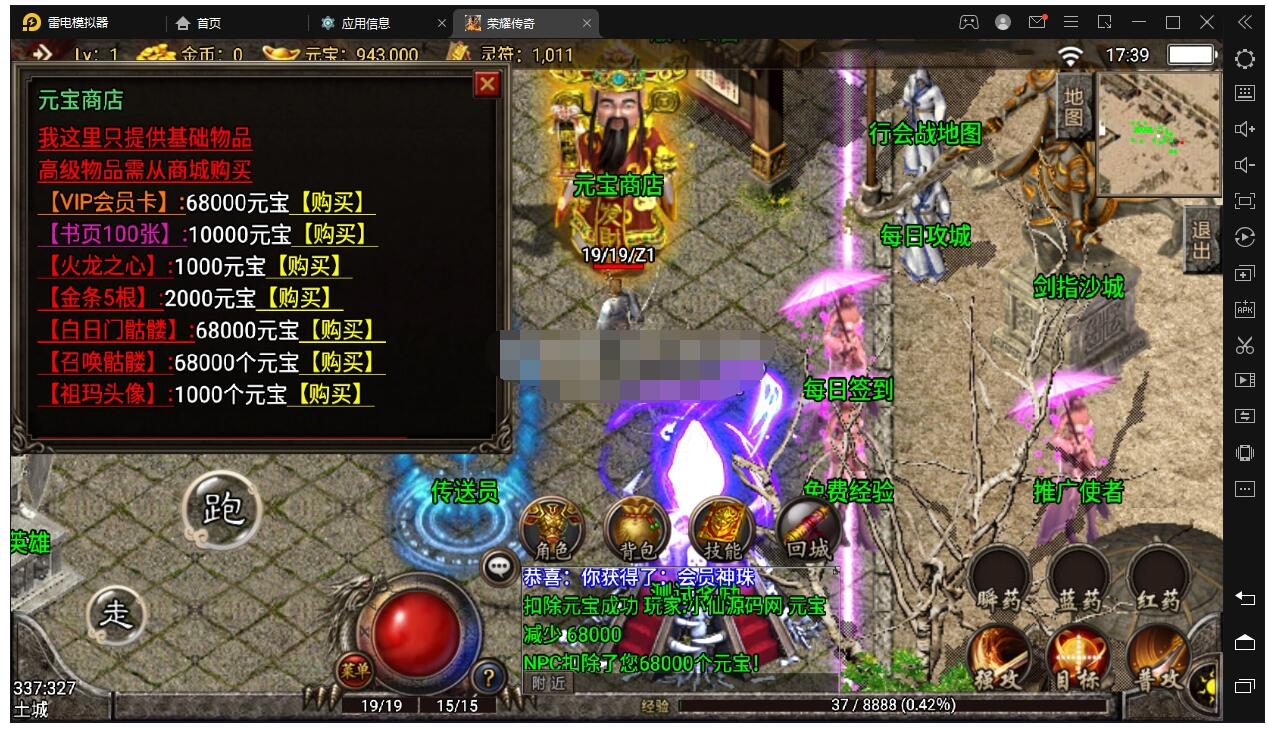Buy the 祖玛头像 item
This screenshot has width=1268, height=730.
pyautogui.click(x=329, y=394)
